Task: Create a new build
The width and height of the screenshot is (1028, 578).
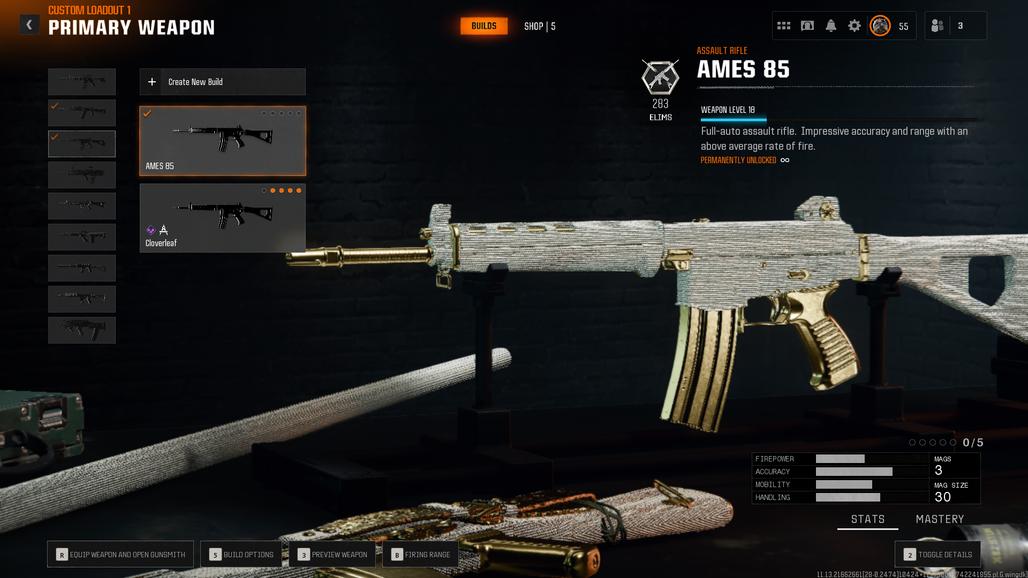Action: click(222, 82)
